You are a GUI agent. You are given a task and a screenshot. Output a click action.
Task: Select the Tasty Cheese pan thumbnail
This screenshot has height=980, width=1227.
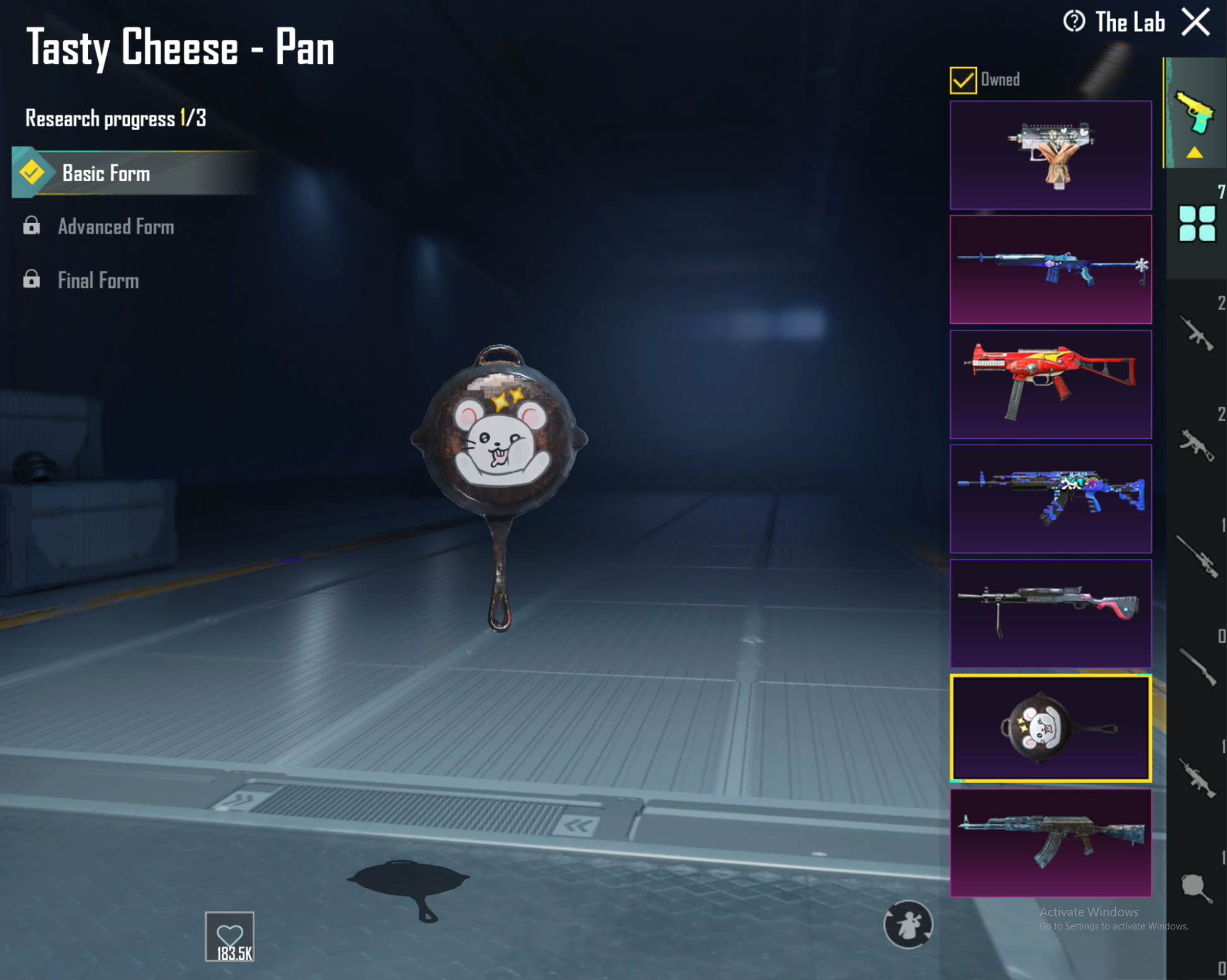(x=1050, y=728)
